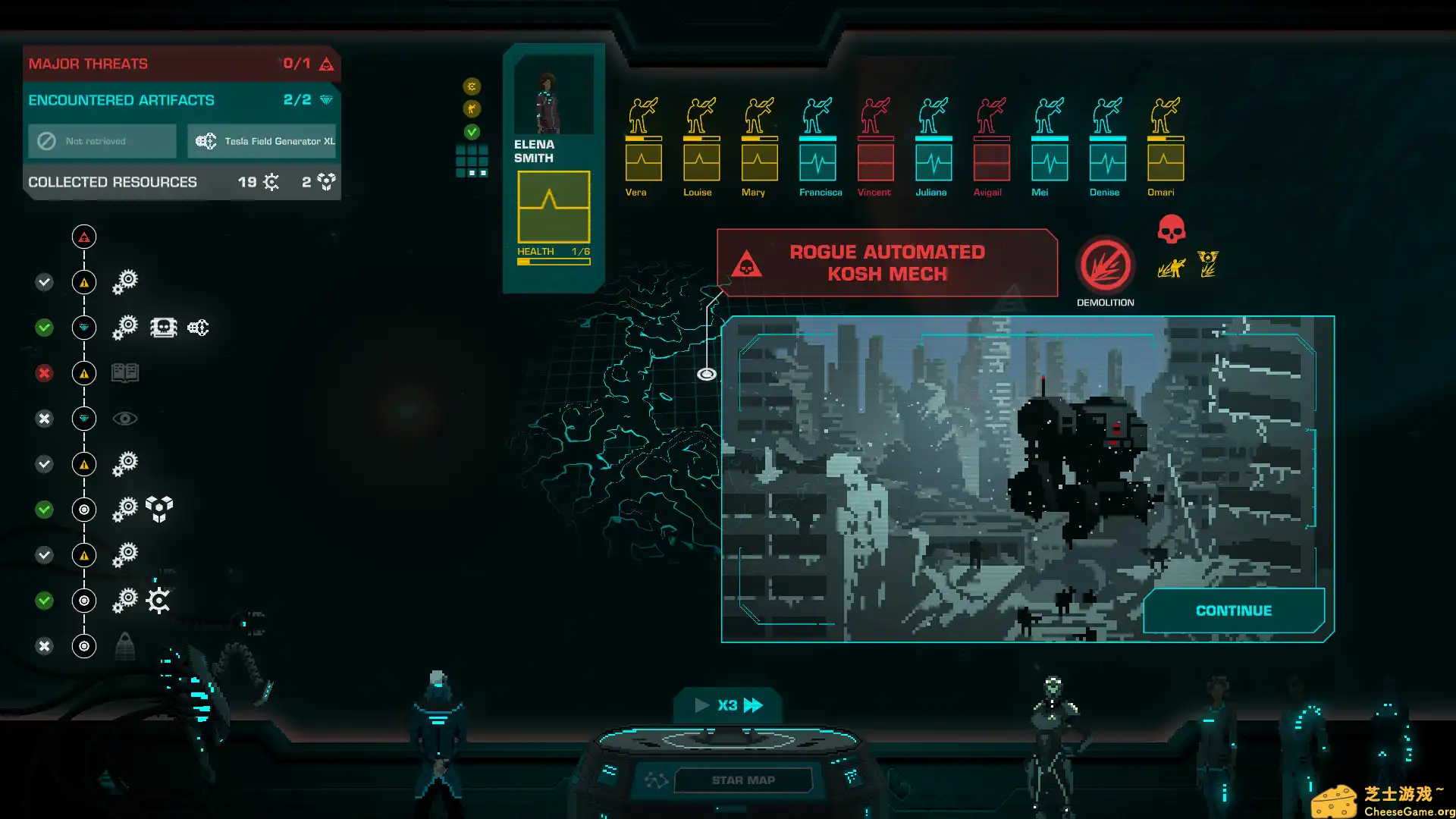Select the eye event icon on timeline
Image resolution: width=1456 pixels, height=819 pixels.
click(125, 419)
